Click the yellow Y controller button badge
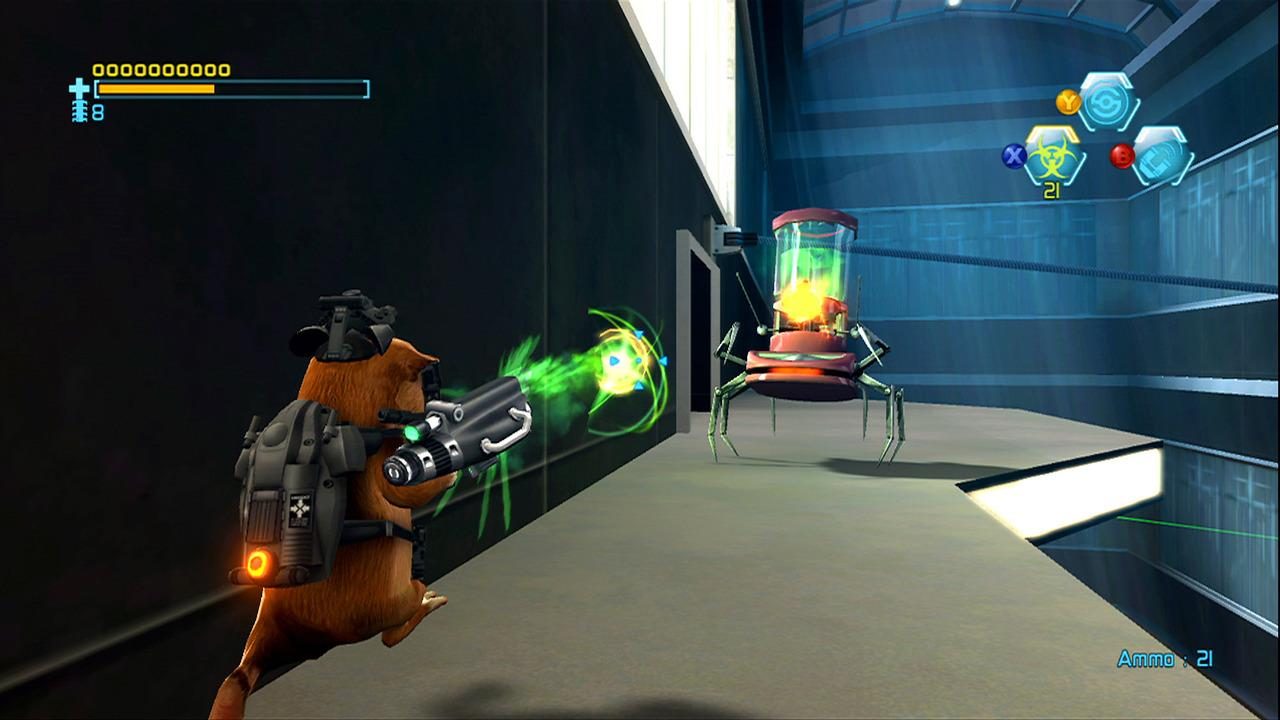 (x=1068, y=101)
